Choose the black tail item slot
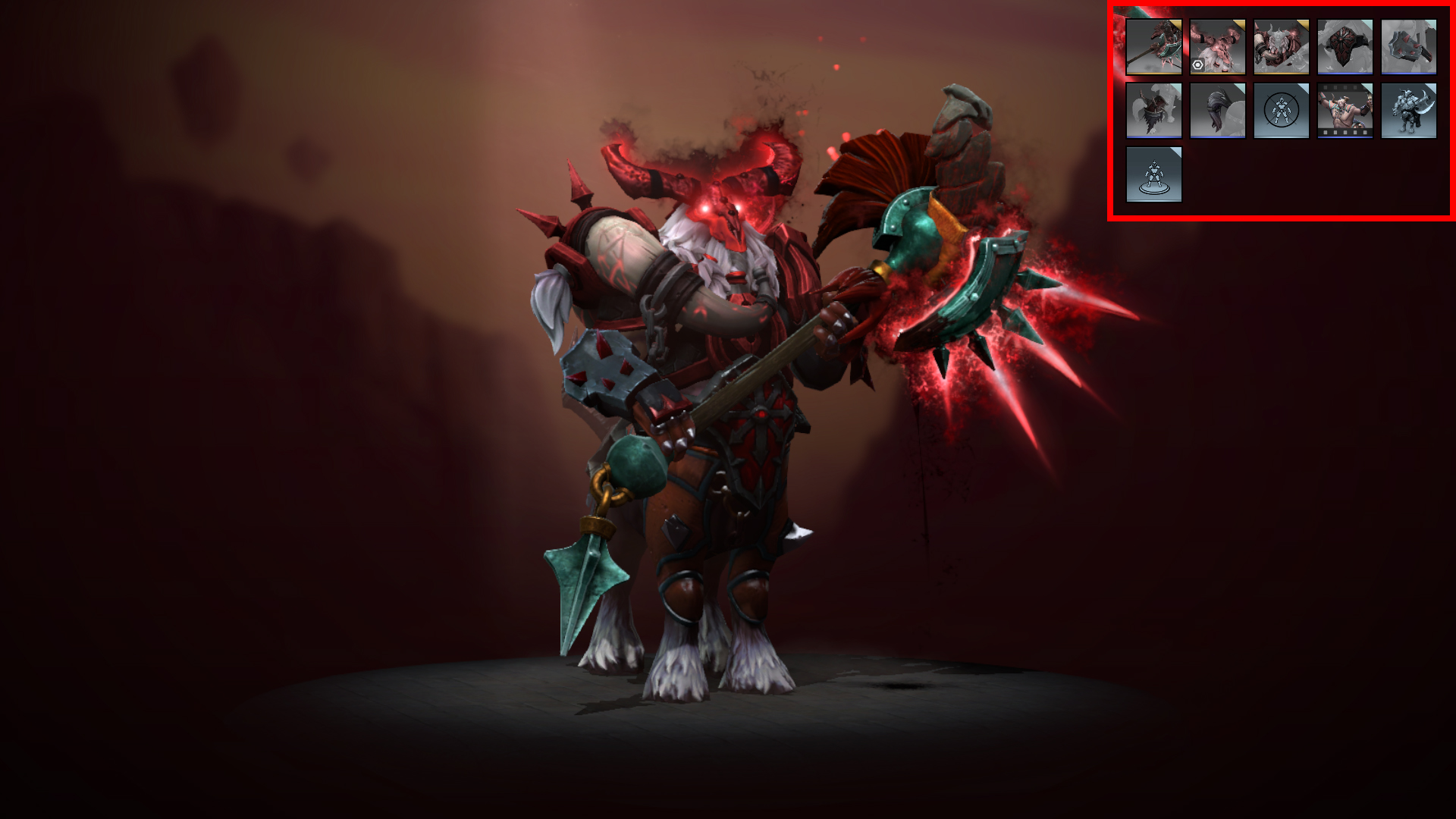 pos(1217,111)
